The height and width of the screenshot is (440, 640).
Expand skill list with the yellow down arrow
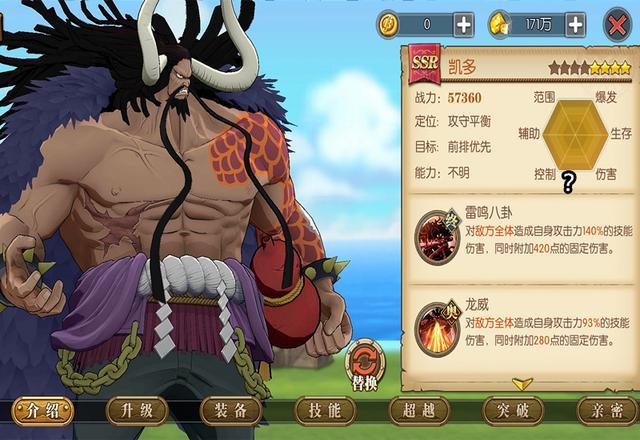(x=522, y=383)
